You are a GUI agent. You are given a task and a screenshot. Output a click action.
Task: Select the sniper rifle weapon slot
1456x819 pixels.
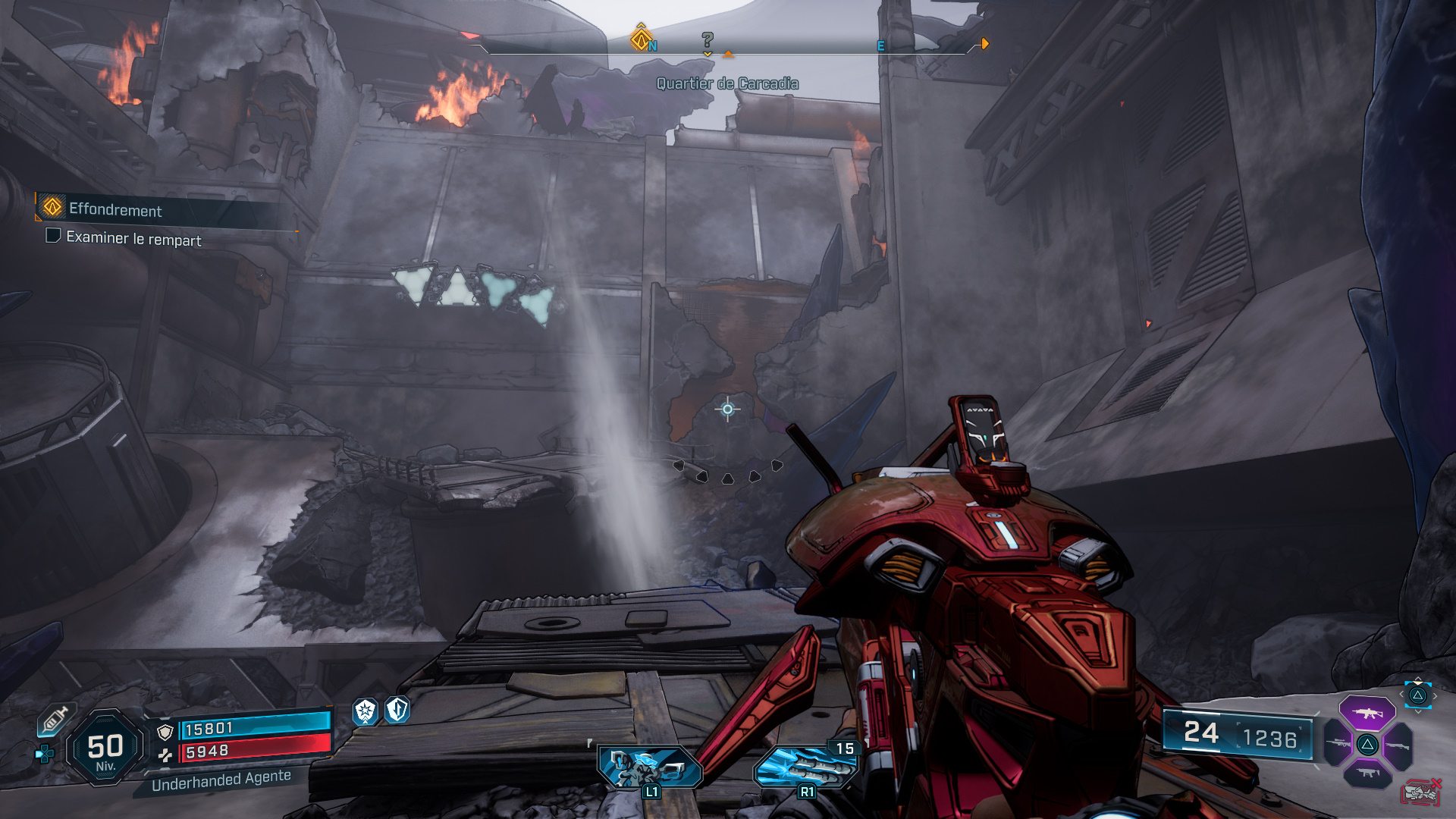1337,743
